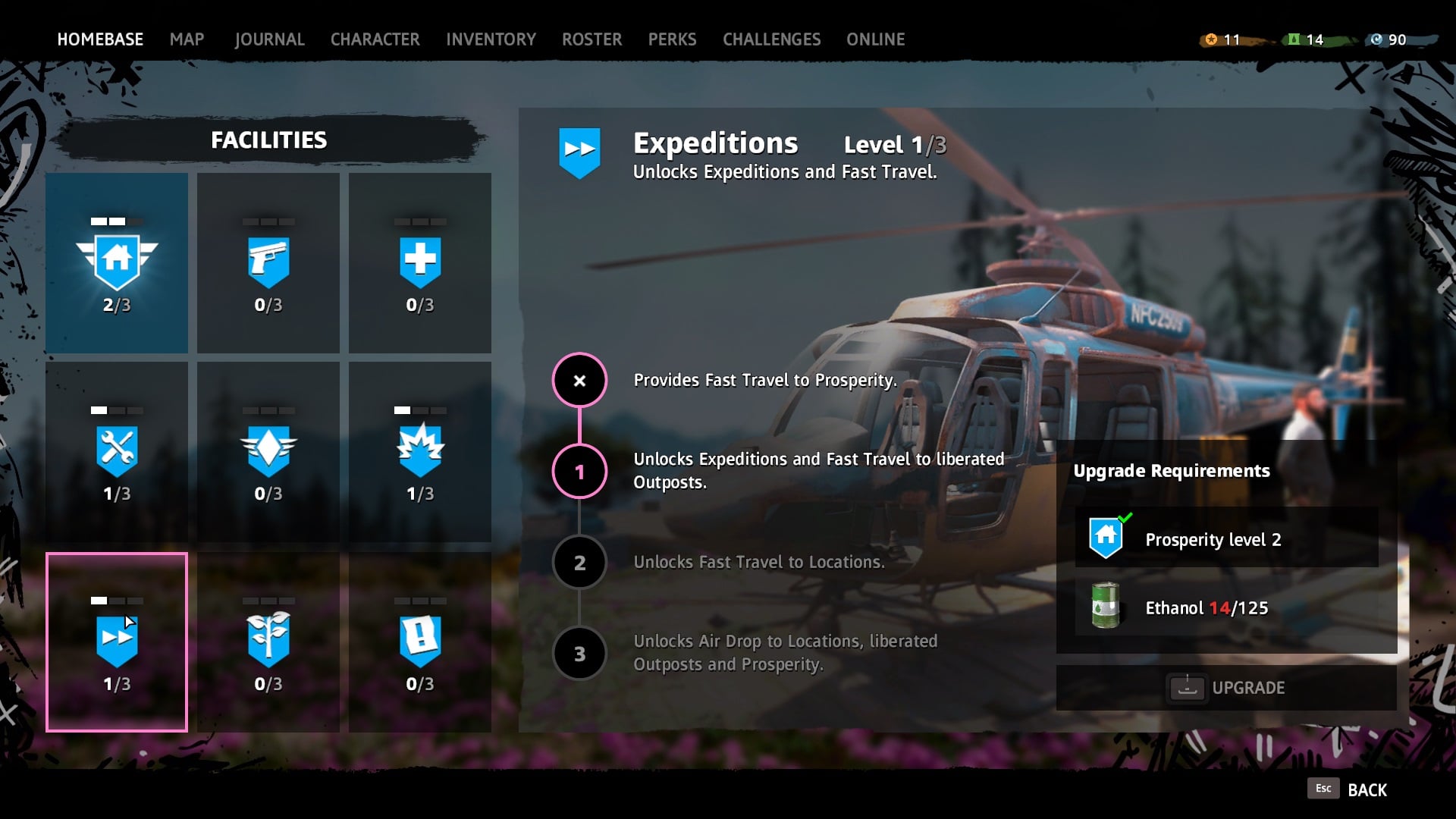Image resolution: width=1456 pixels, height=819 pixels.
Task: Select level node 3 on the upgrade track
Action: (x=579, y=653)
